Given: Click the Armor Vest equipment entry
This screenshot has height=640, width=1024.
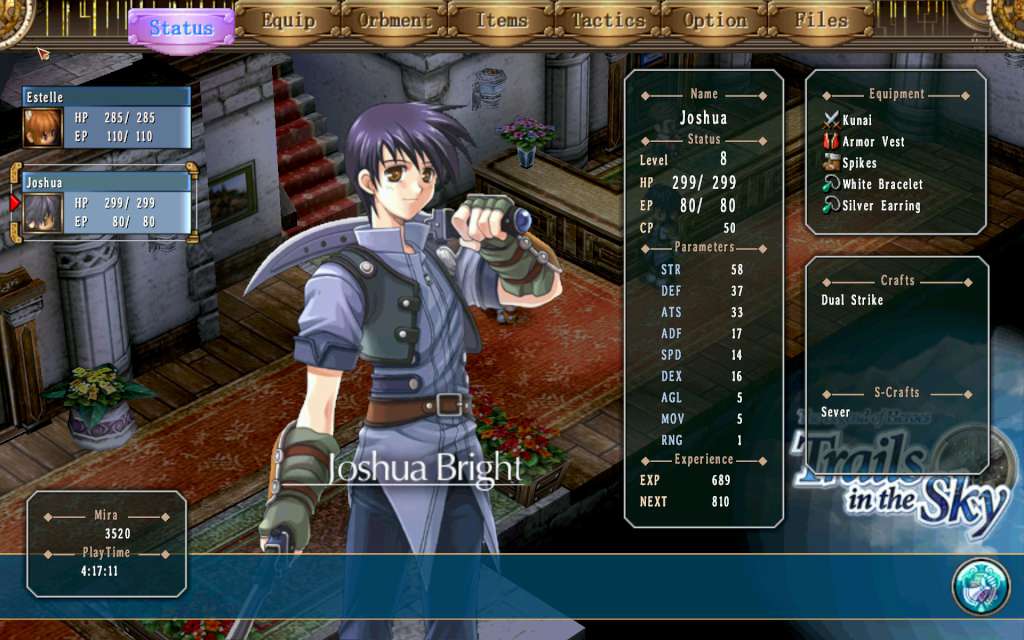Looking at the screenshot, I should coord(872,142).
